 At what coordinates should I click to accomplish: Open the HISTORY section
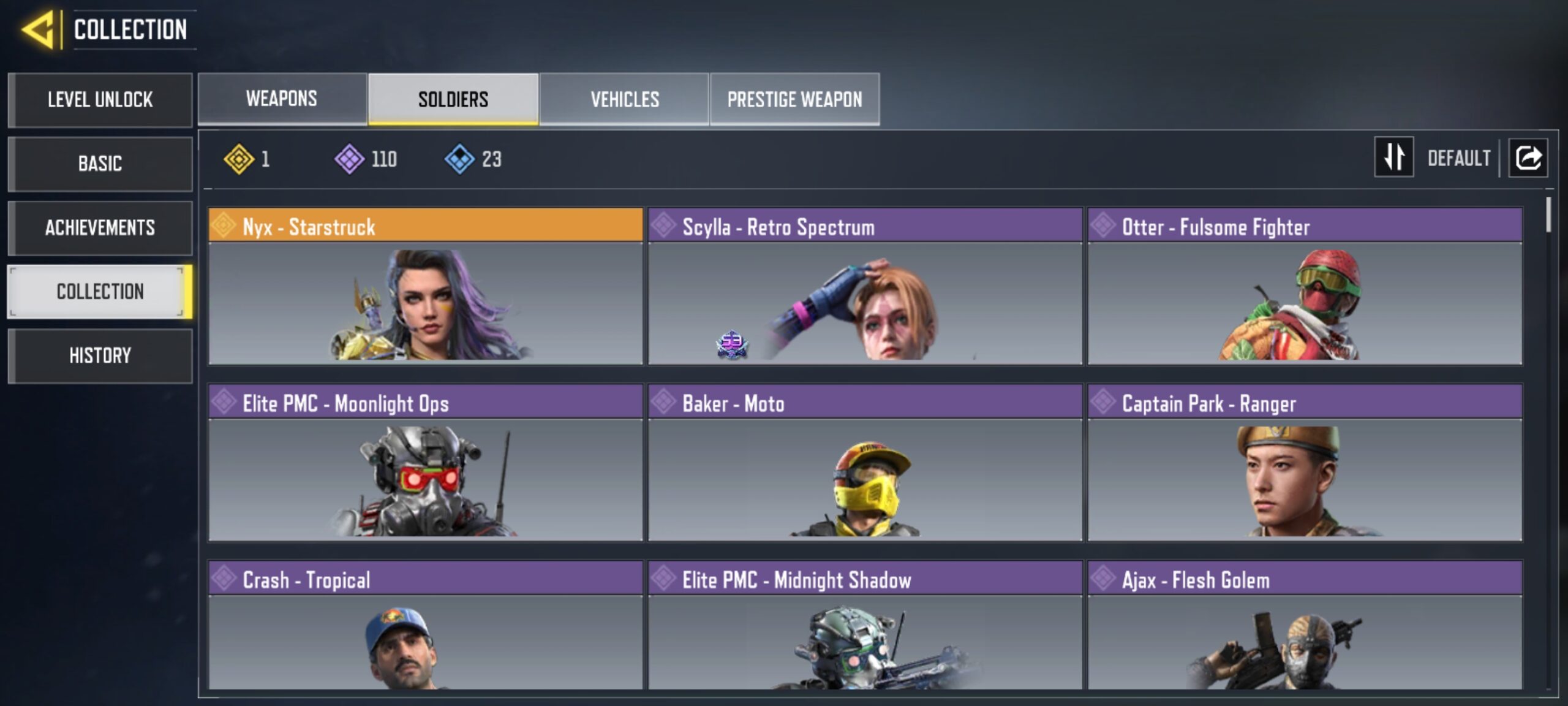(100, 355)
